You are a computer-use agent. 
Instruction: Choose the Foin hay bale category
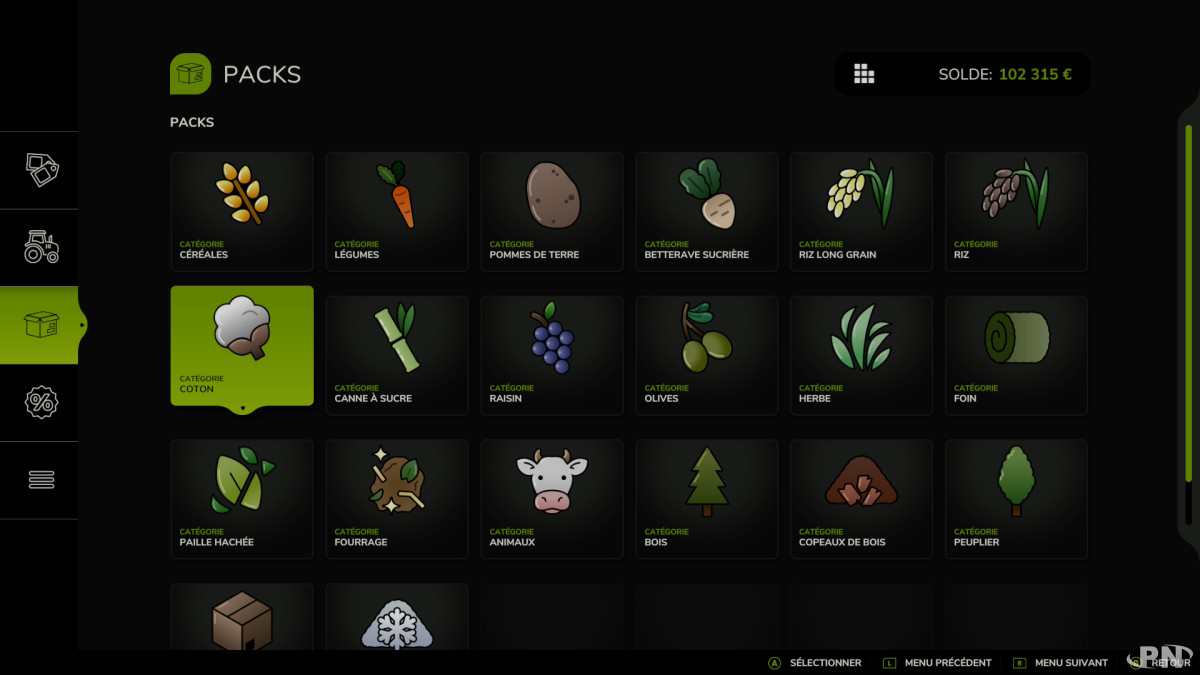[x=1016, y=355]
